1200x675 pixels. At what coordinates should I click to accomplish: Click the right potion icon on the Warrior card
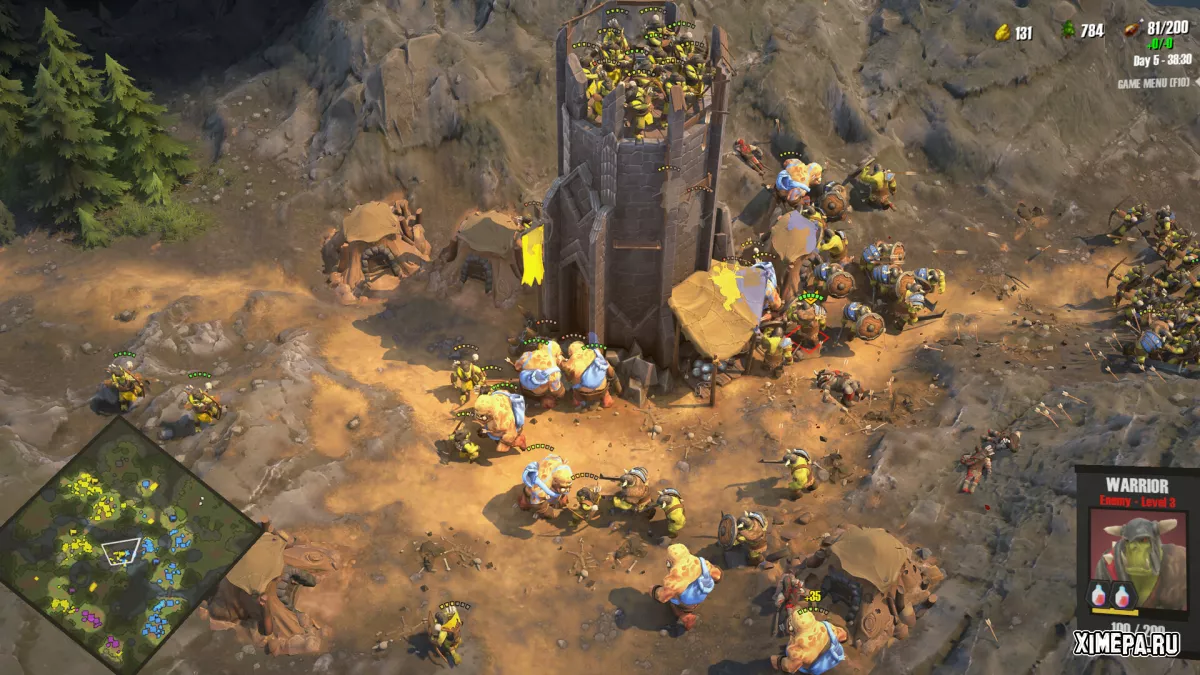click(x=1124, y=596)
